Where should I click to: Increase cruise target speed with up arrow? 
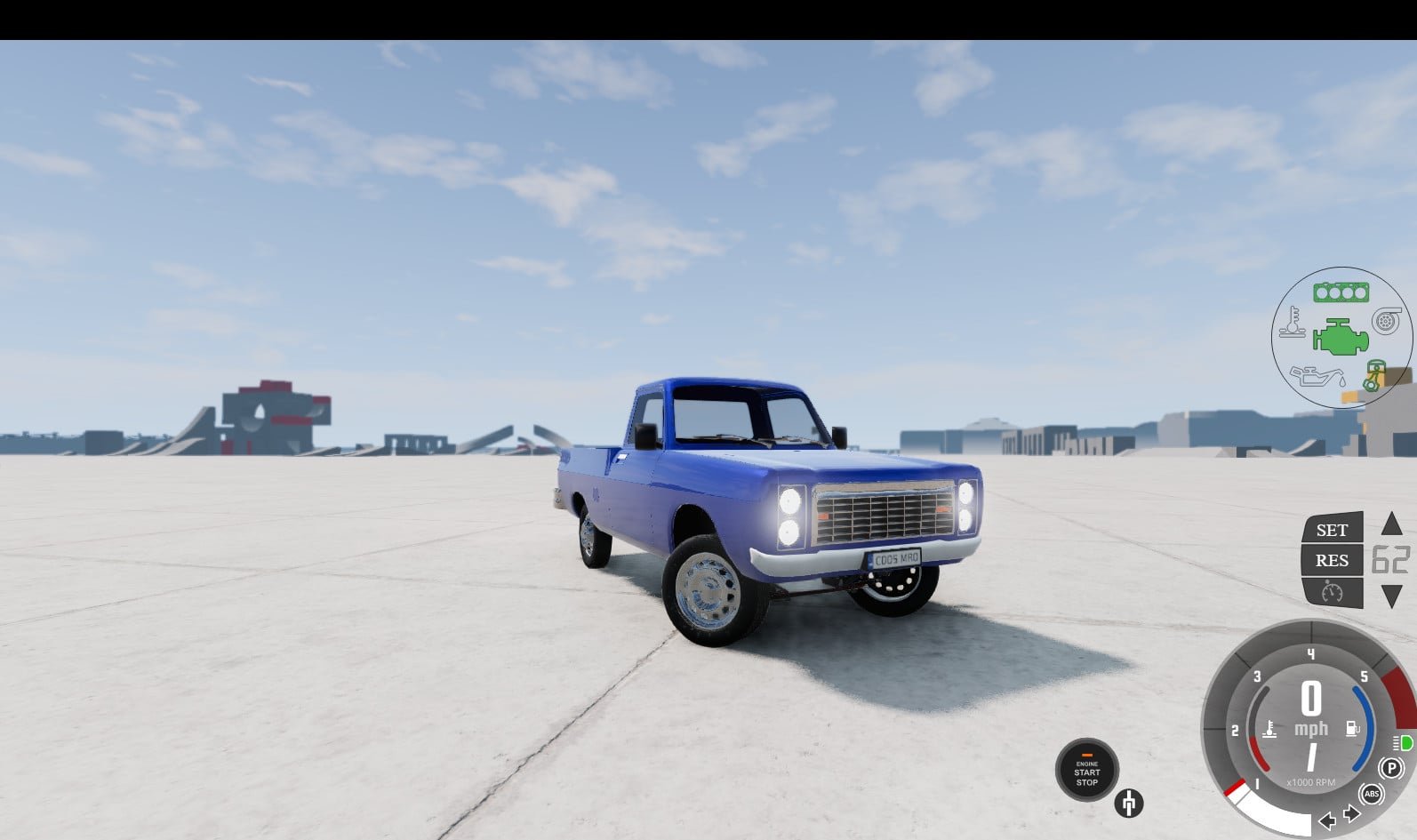point(1391,524)
